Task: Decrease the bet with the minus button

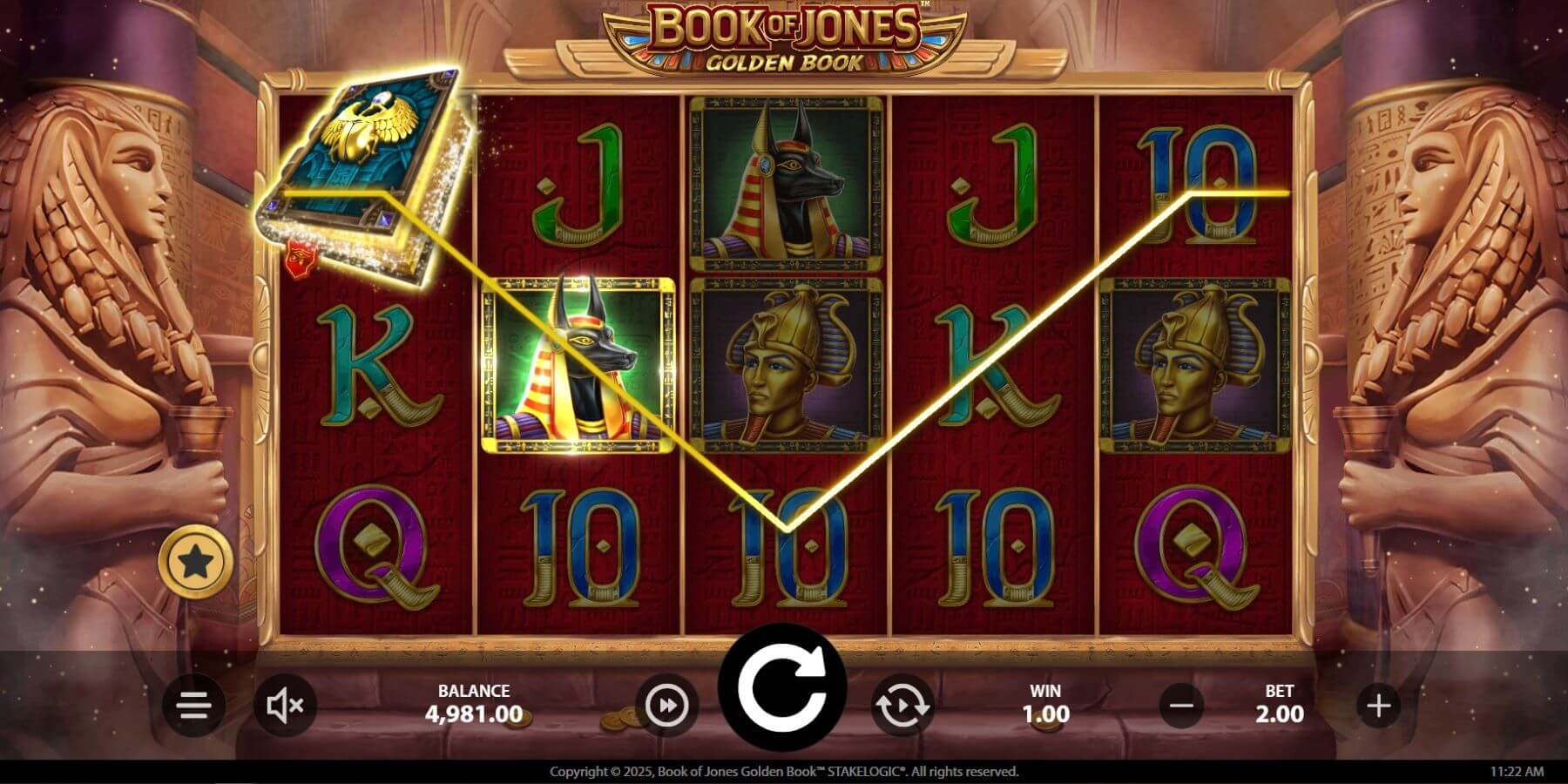Action: click(x=1182, y=705)
